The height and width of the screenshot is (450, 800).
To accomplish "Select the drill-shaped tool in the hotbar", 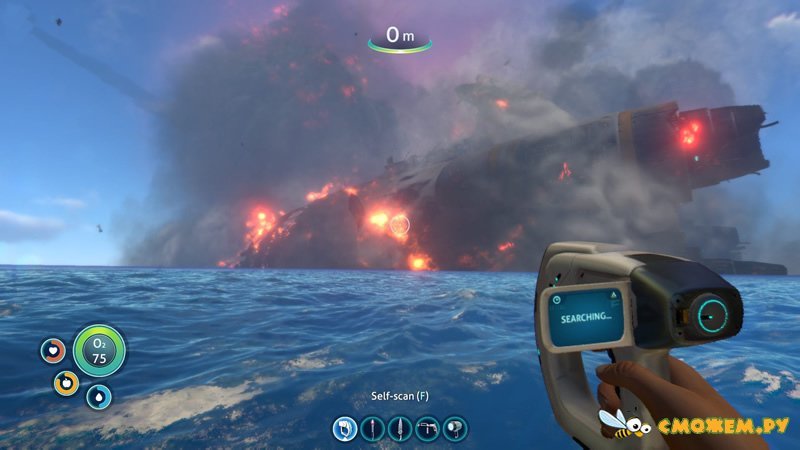I will point(428,429).
